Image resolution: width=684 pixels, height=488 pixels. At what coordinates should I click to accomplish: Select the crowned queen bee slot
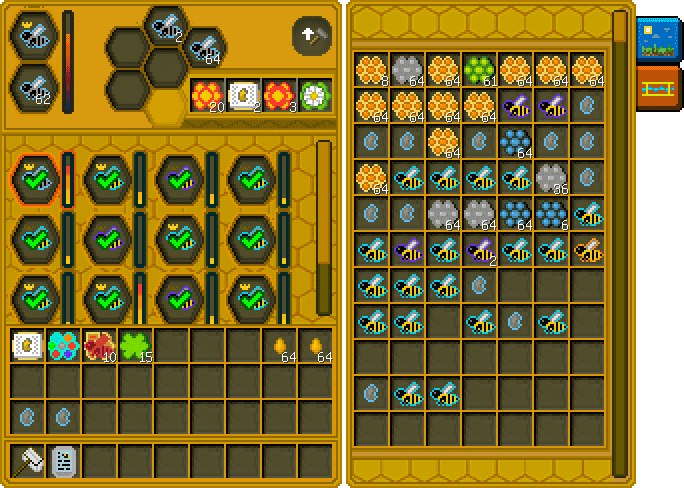coord(32,35)
